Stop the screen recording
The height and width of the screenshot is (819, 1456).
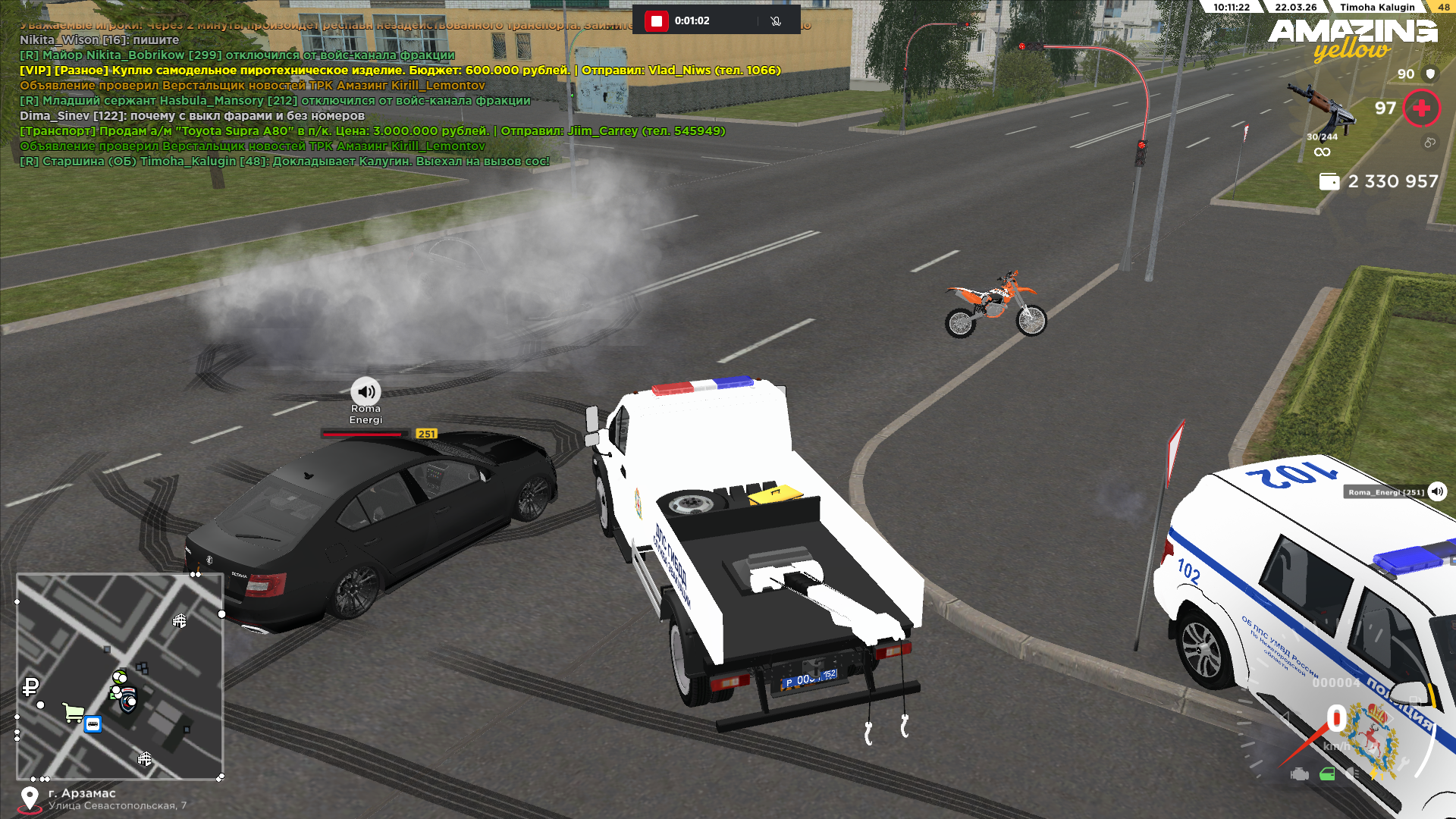click(x=657, y=21)
